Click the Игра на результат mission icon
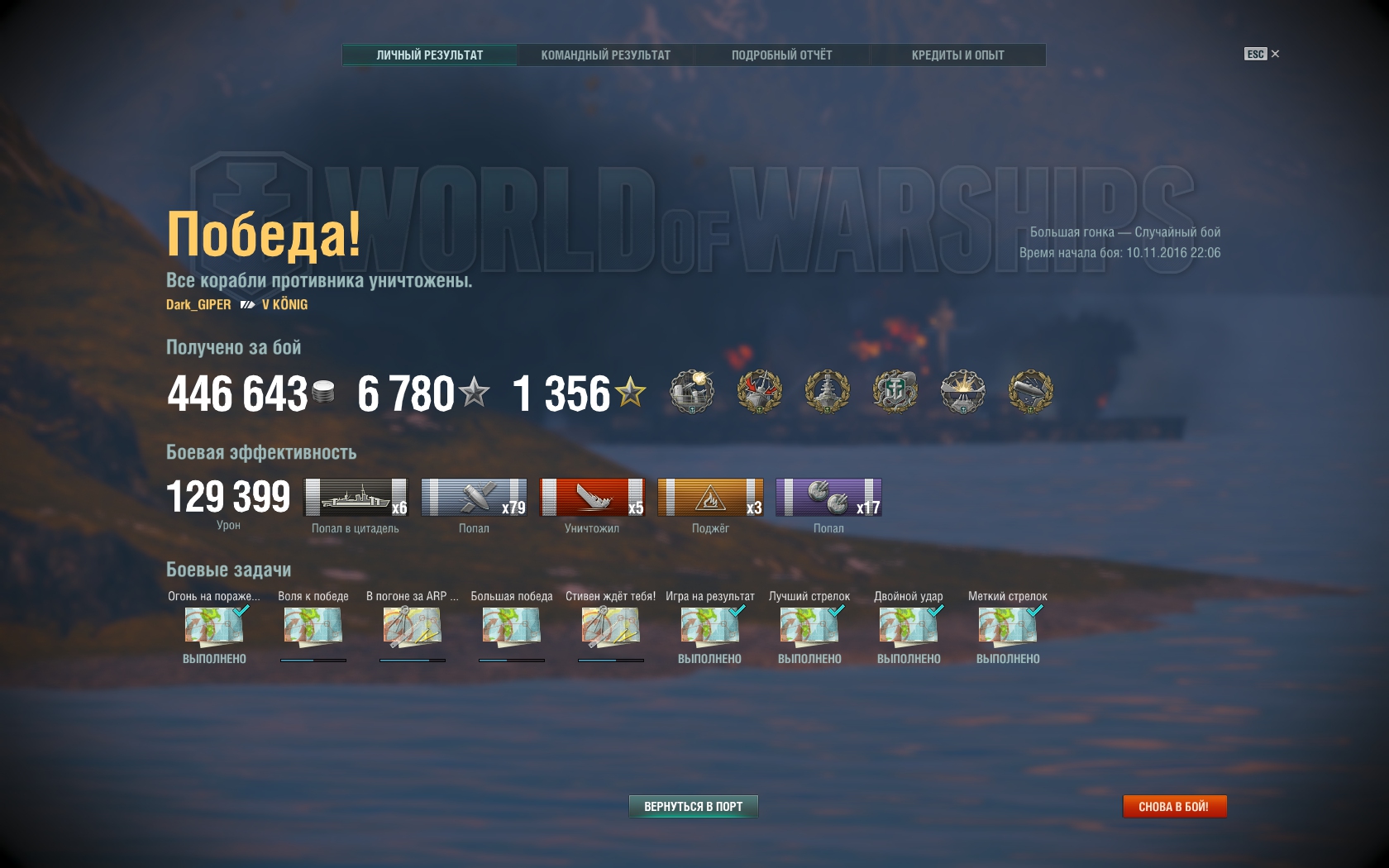The height and width of the screenshot is (868, 1389). pyautogui.click(x=710, y=627)
